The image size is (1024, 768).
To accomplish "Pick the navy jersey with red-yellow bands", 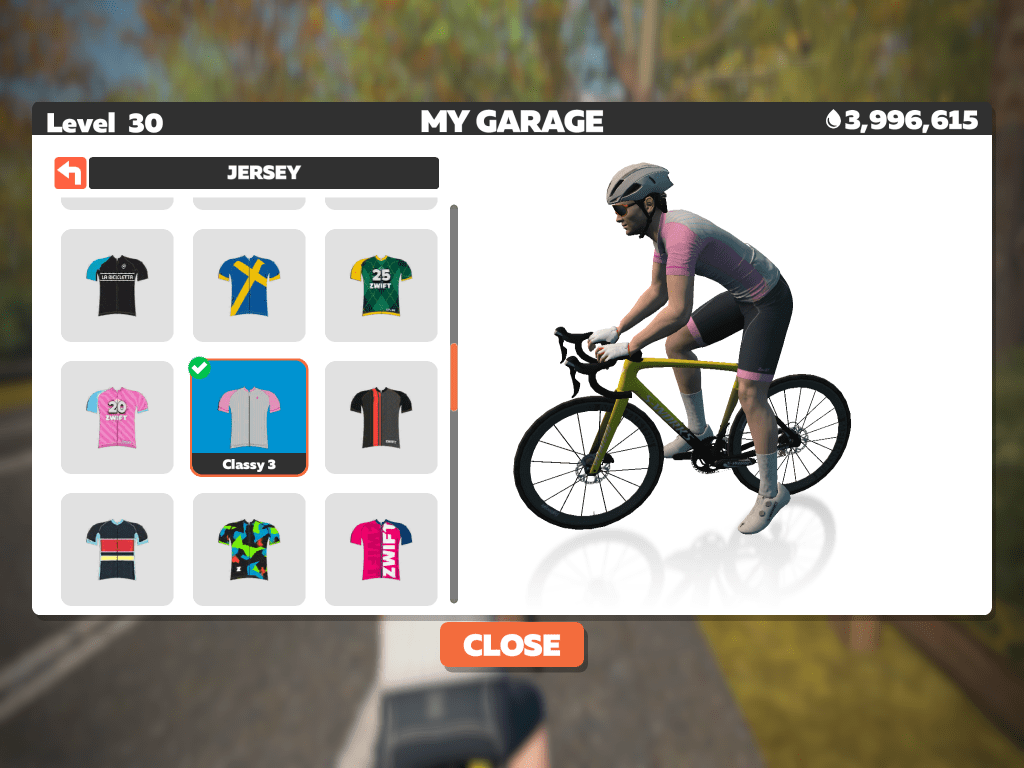I will 117,549.
